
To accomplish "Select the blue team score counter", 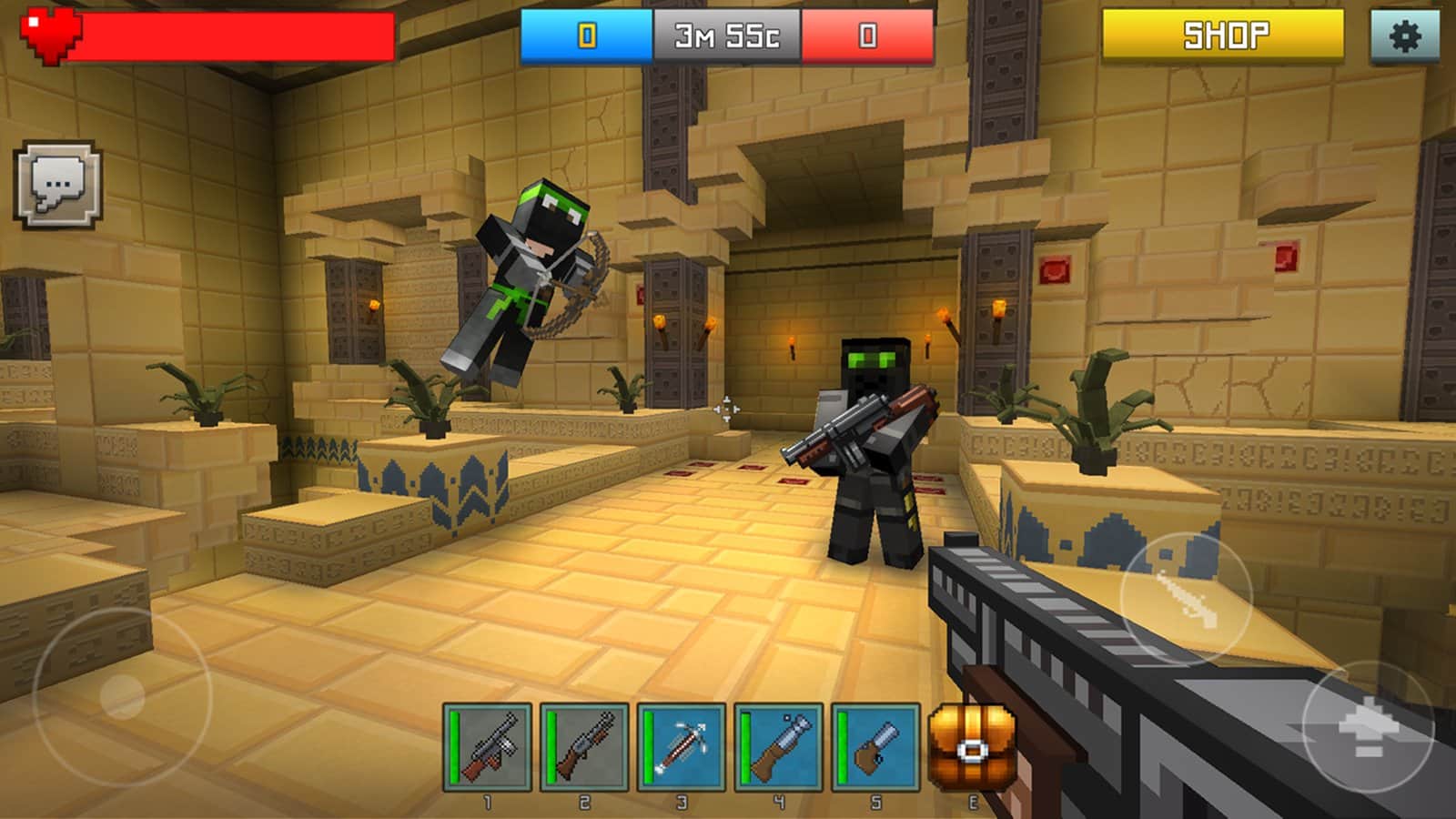I will pos(585,34).
